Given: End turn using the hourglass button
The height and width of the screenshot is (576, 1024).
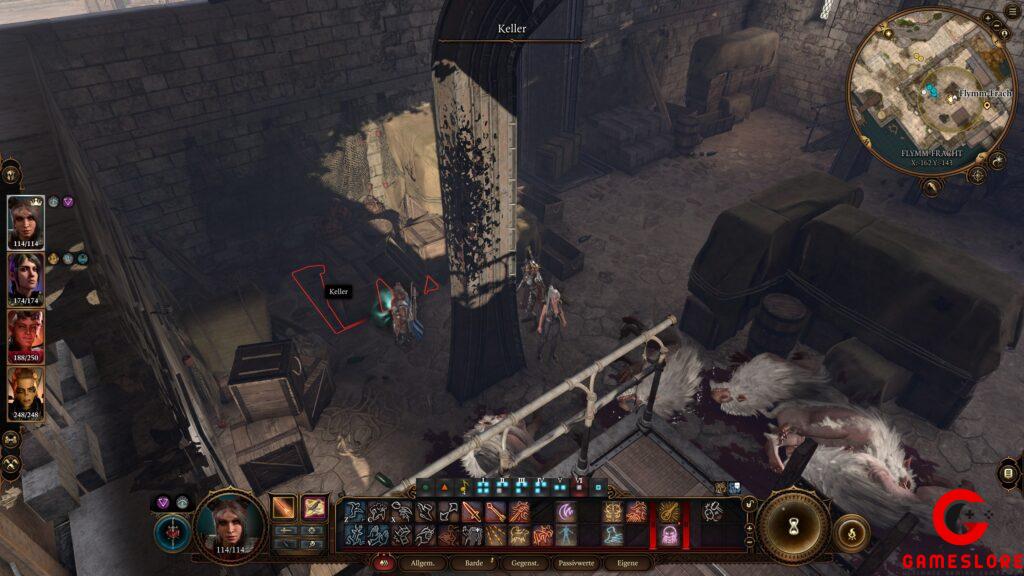Looking at the screenshot, I should pos(794,525).
